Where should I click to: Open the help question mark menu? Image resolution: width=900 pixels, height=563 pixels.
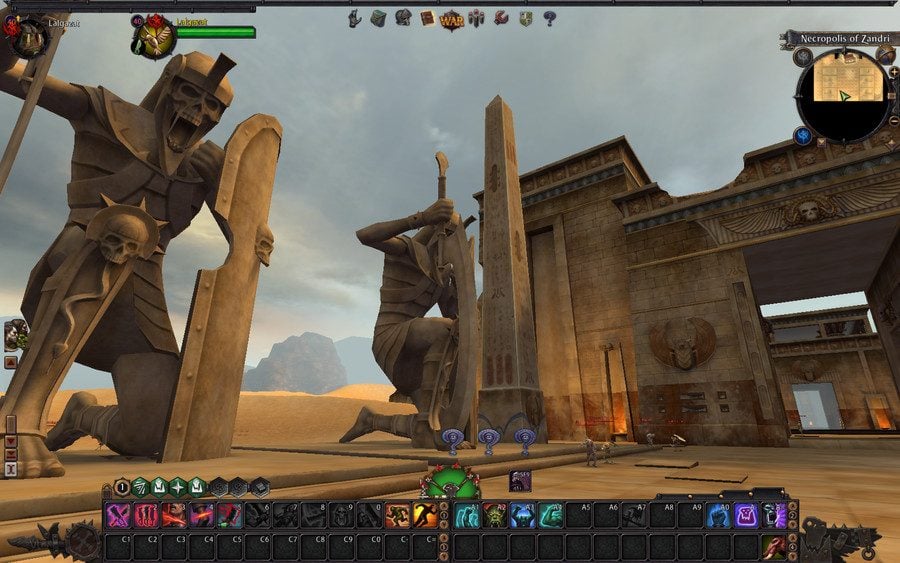coord(549,18)
